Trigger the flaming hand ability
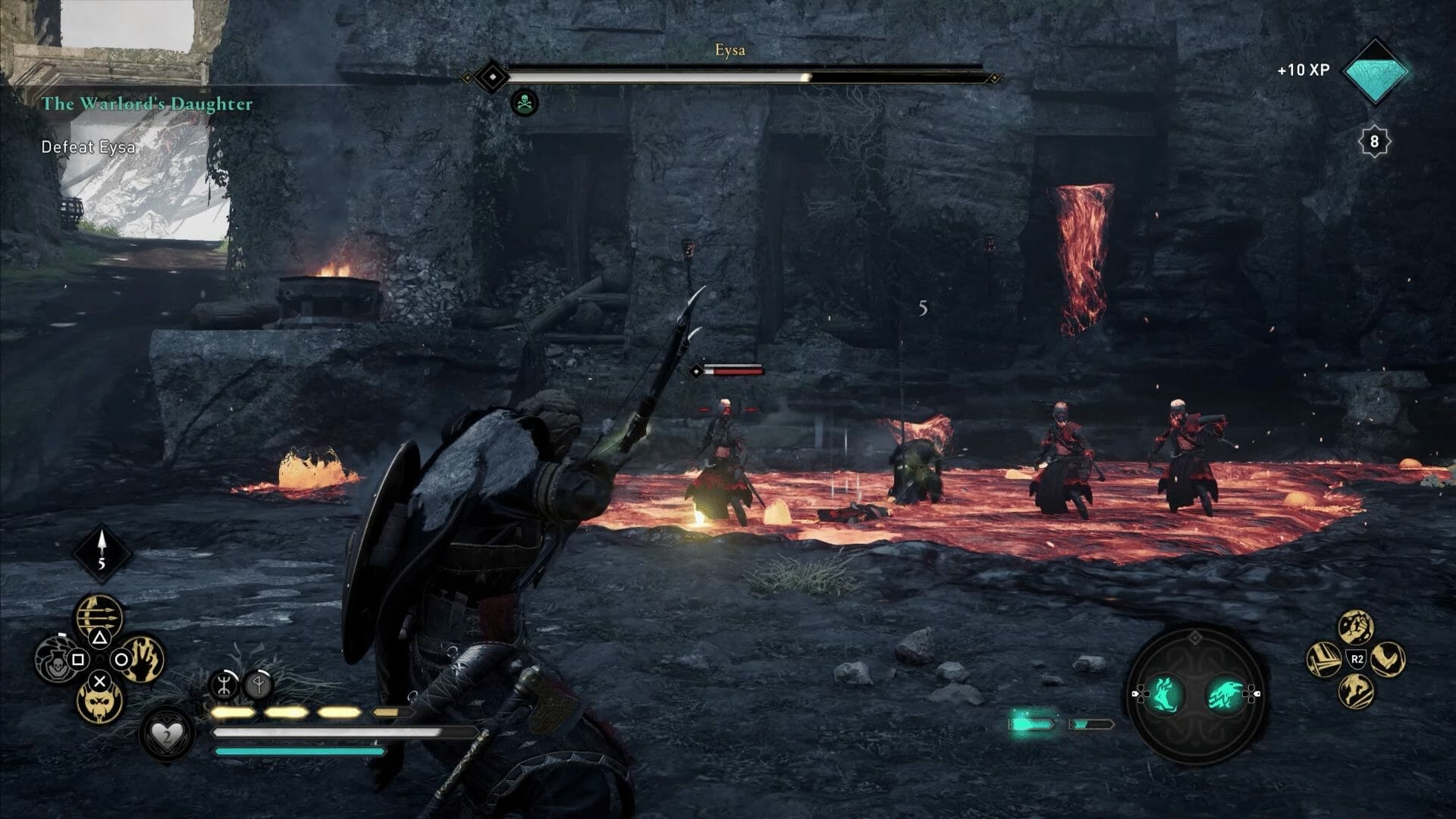 [143, 658]
